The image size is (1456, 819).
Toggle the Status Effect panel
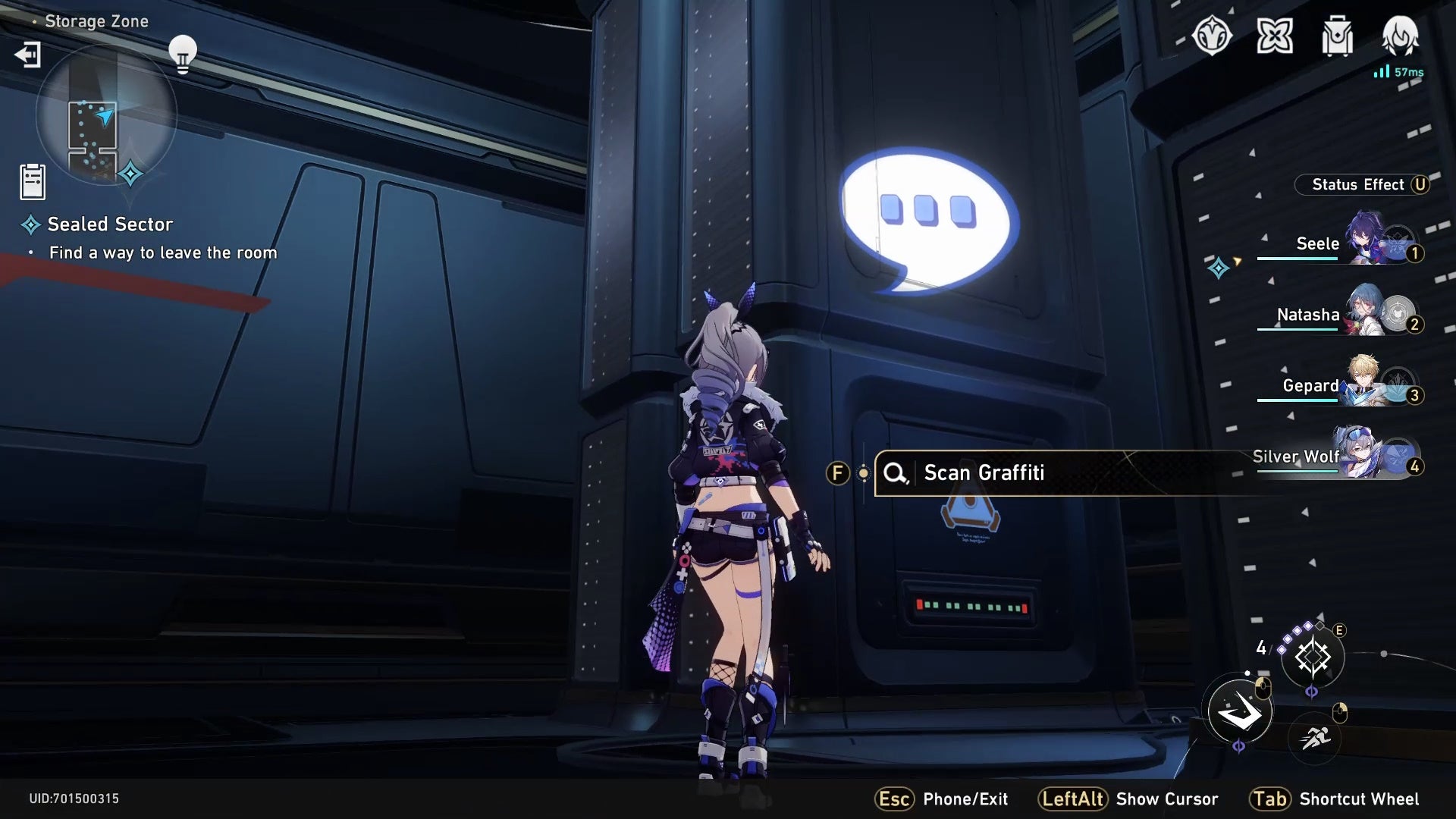tap(1365, 184)
